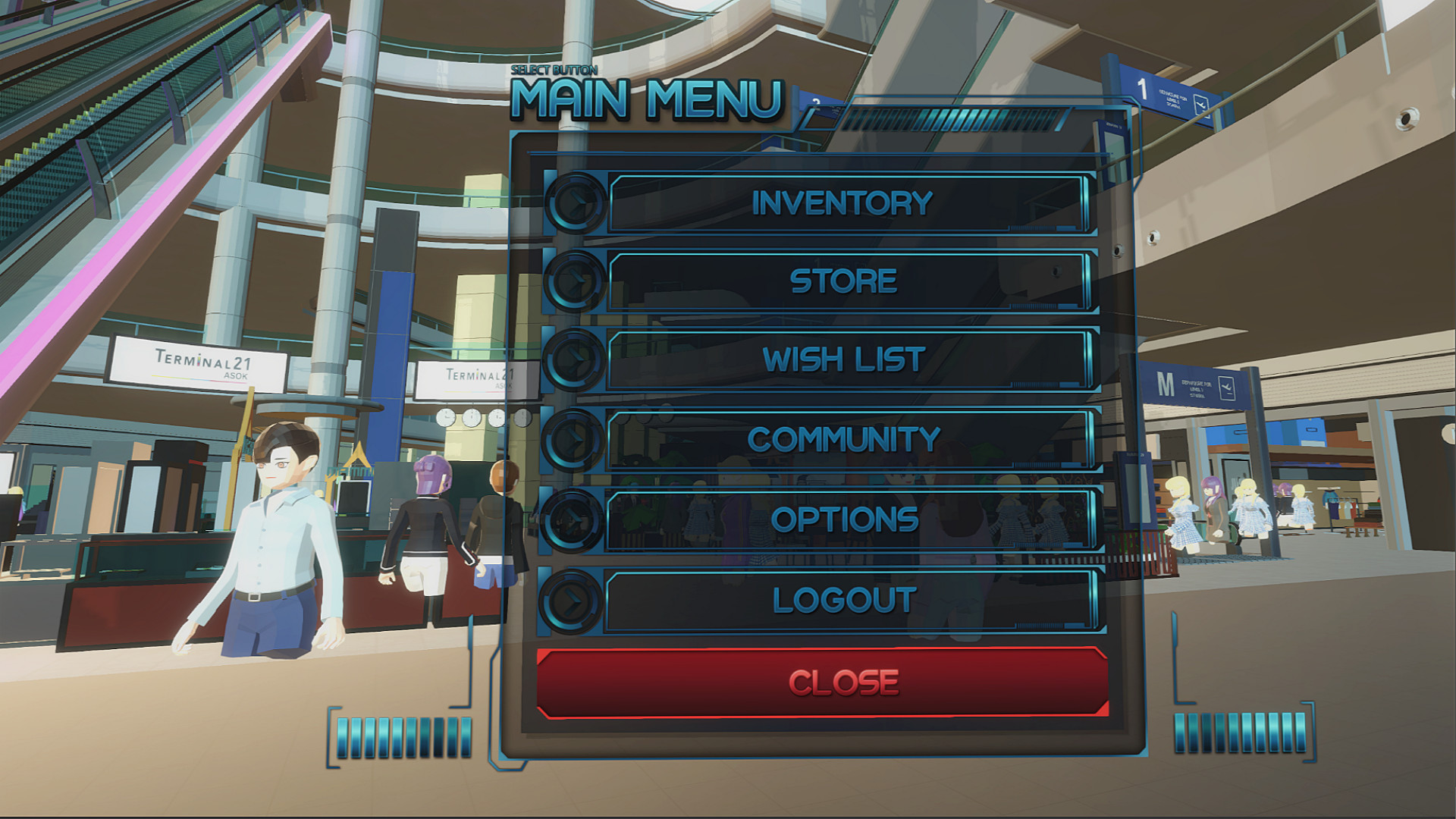Screen dimensions: 1456x819
Task: Open the Inventory menu entry
Action: pyautogui.click(x=840, y=203)
